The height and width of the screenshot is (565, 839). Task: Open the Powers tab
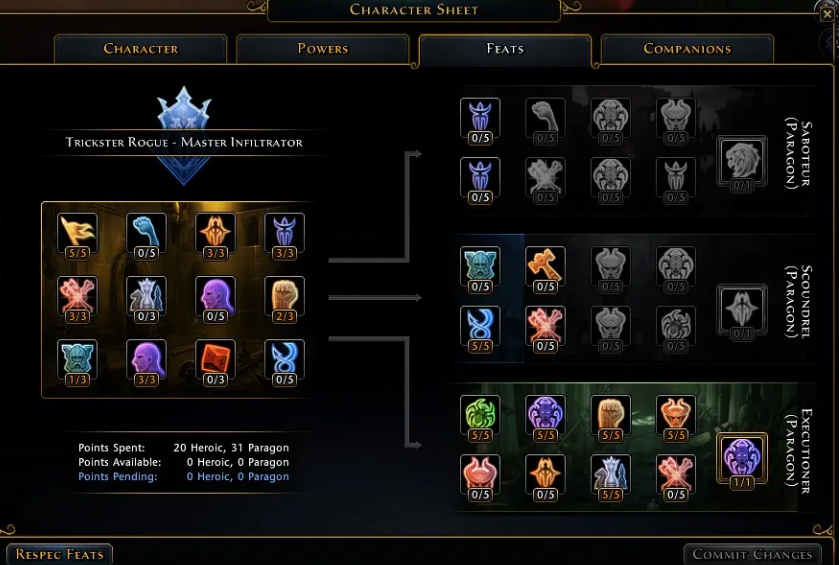pyautogui.click(x=323, y=49)
